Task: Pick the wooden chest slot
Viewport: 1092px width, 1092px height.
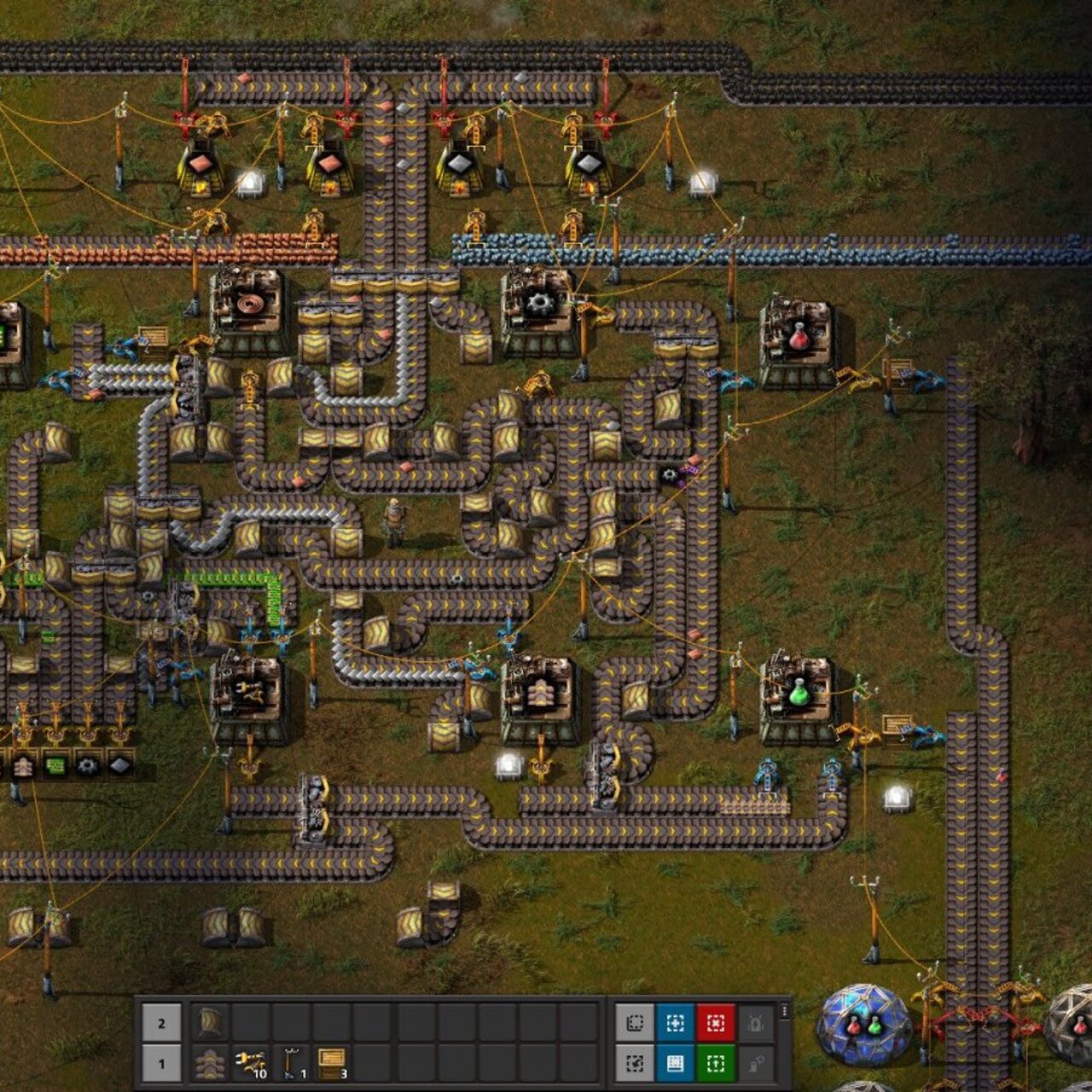Action: pyautogui.click(x=333, y=1064)
